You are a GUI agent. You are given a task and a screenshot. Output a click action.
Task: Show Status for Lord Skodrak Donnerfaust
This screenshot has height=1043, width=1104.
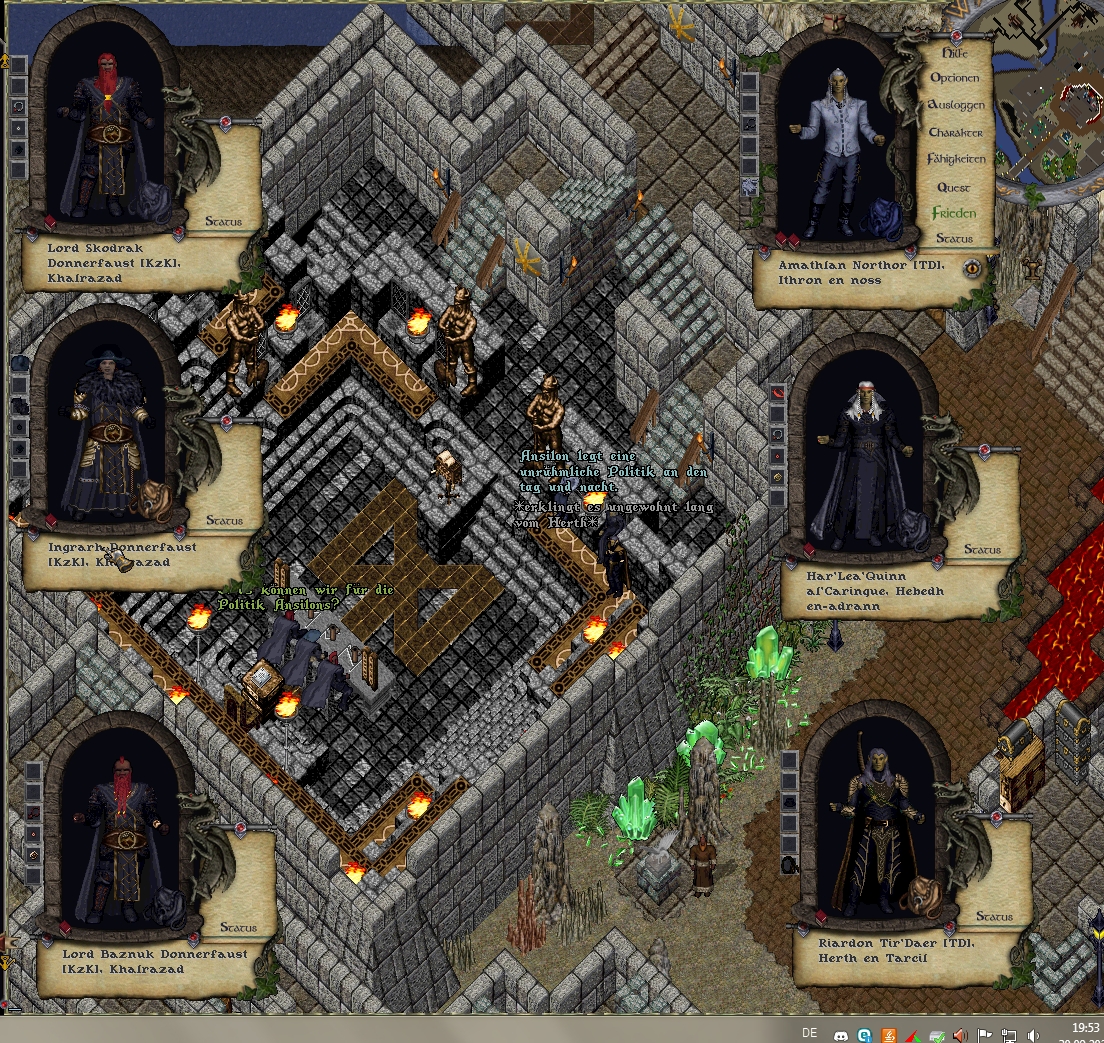[x=224, y=221]
